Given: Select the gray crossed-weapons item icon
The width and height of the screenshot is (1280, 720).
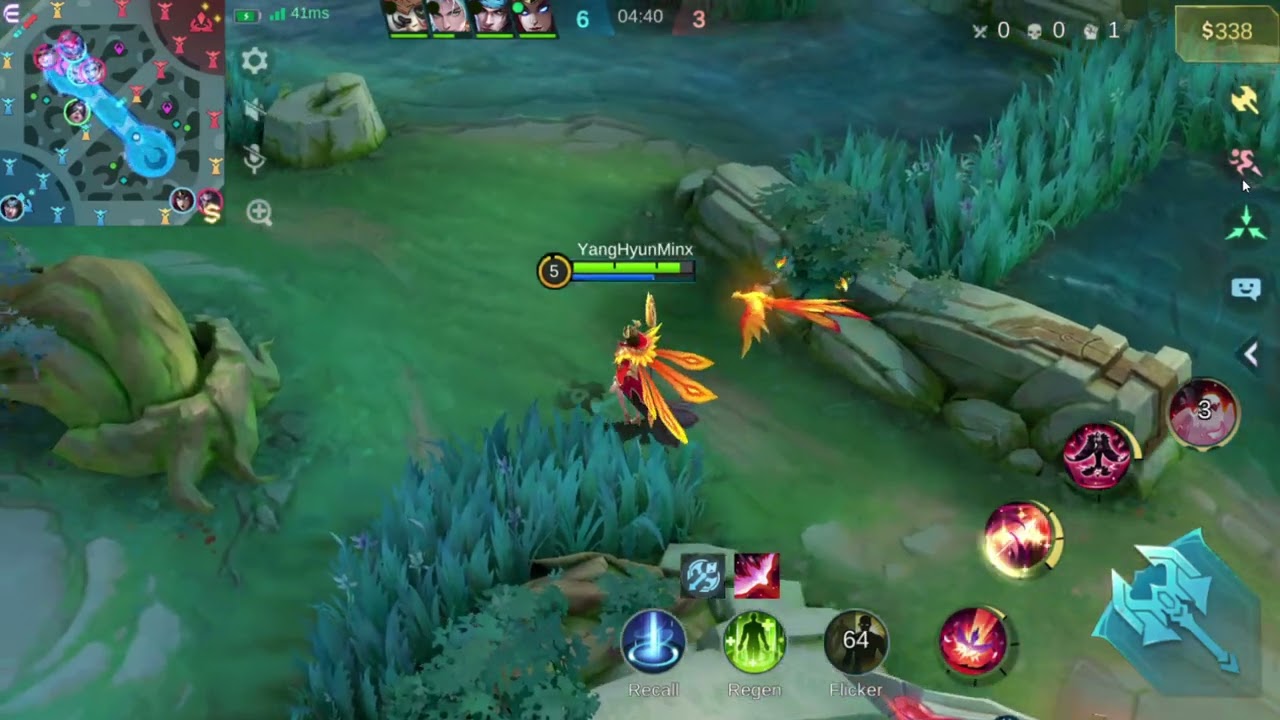Looking at the screenshot, I should pyautogui.click(x=703, y=576).
